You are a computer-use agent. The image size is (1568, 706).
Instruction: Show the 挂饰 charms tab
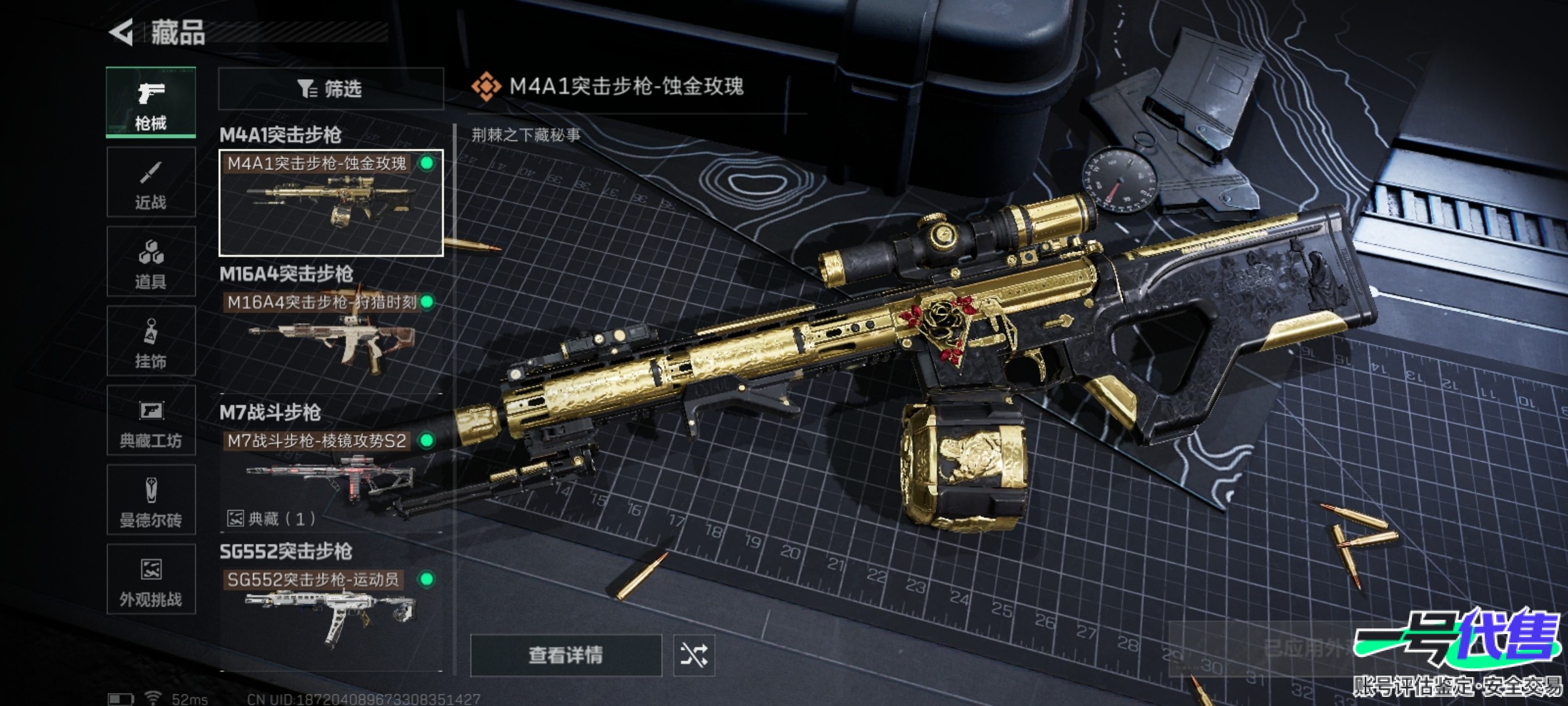click(x=151, y=341)
